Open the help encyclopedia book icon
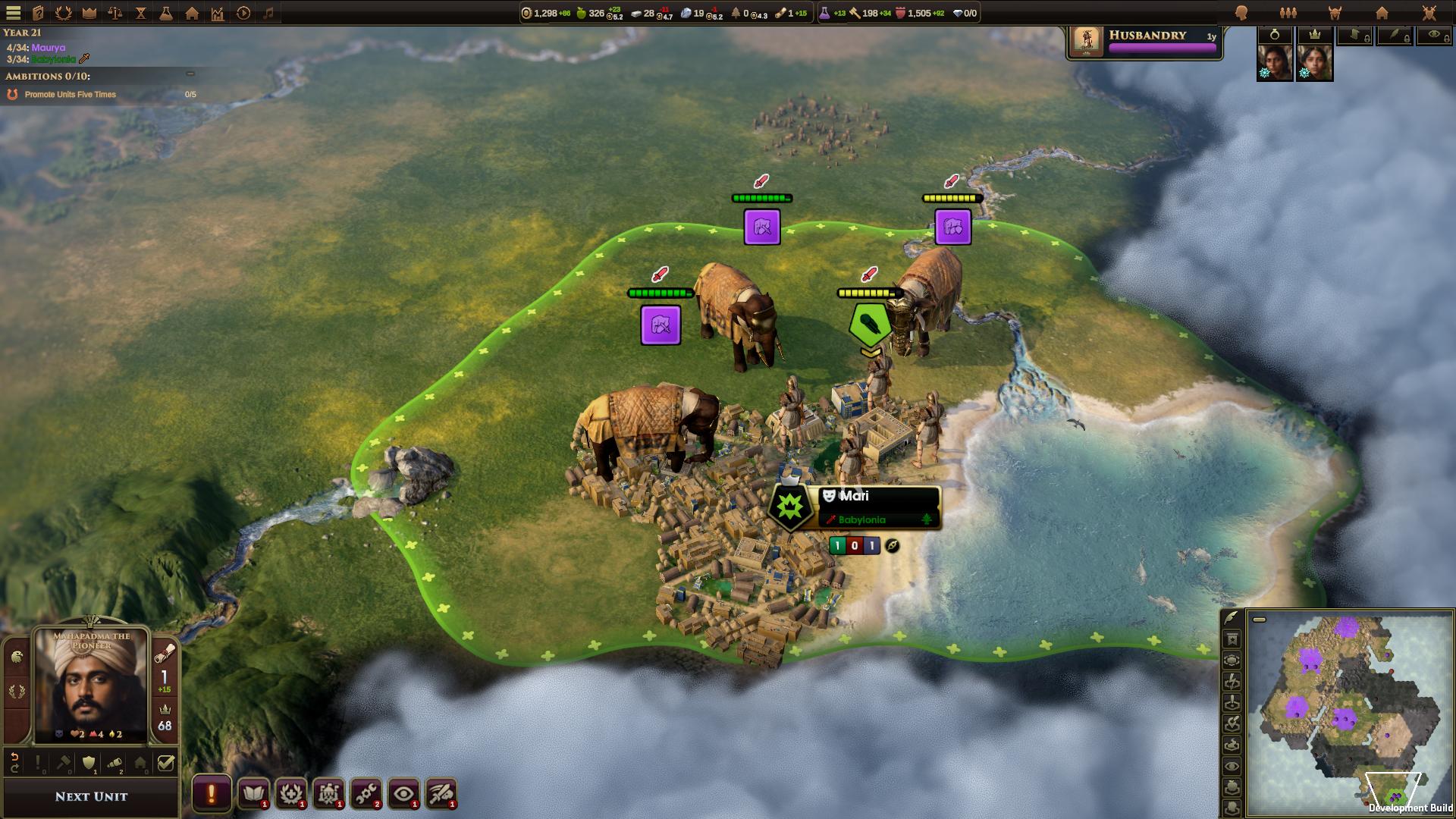 pos(38,13)
